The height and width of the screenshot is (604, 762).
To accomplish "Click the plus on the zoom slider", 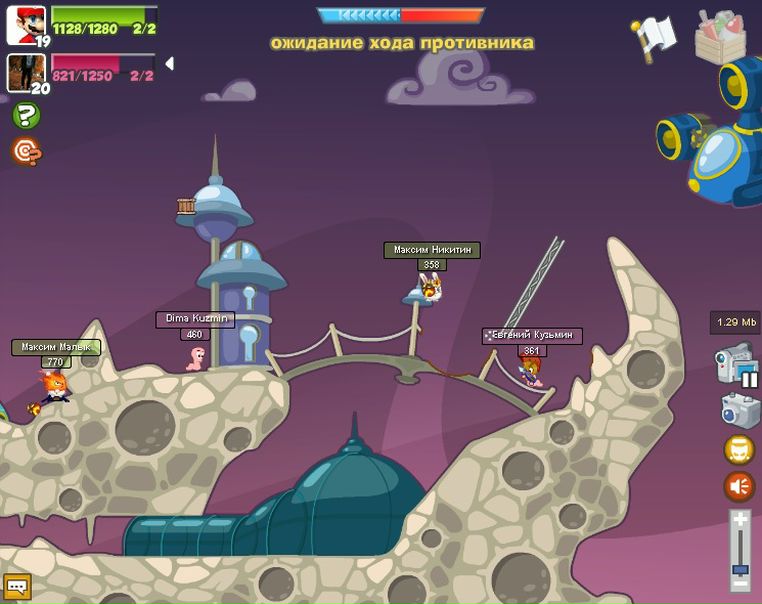I will pos(739,520).
